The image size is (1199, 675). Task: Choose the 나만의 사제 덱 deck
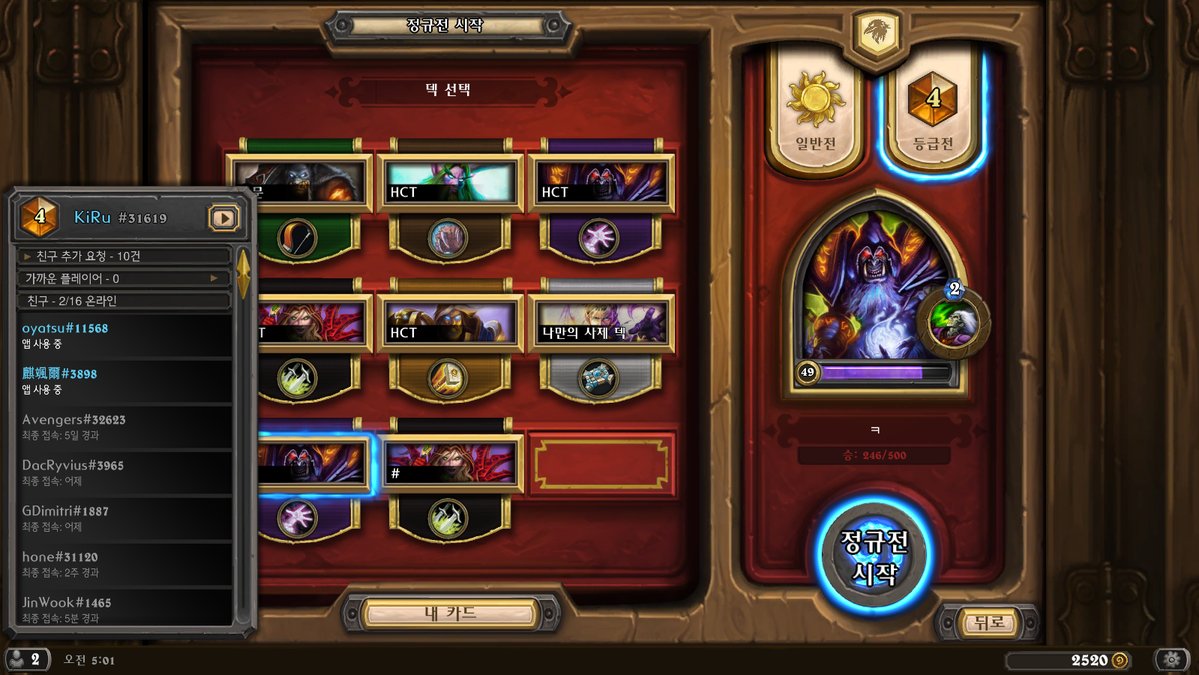[599, 326]
